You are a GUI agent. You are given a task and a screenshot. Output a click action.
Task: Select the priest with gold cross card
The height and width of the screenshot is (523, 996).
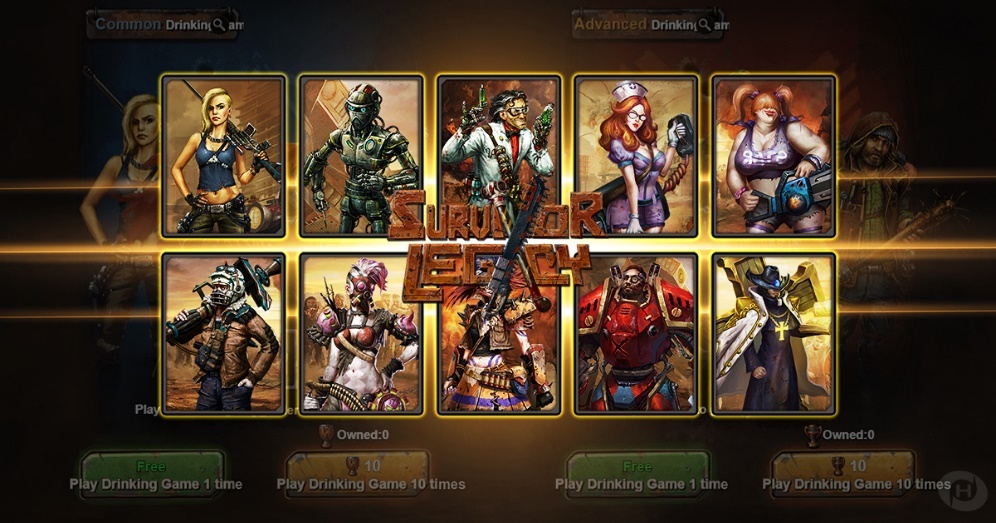pyautogui.click(x=774, y=334)
